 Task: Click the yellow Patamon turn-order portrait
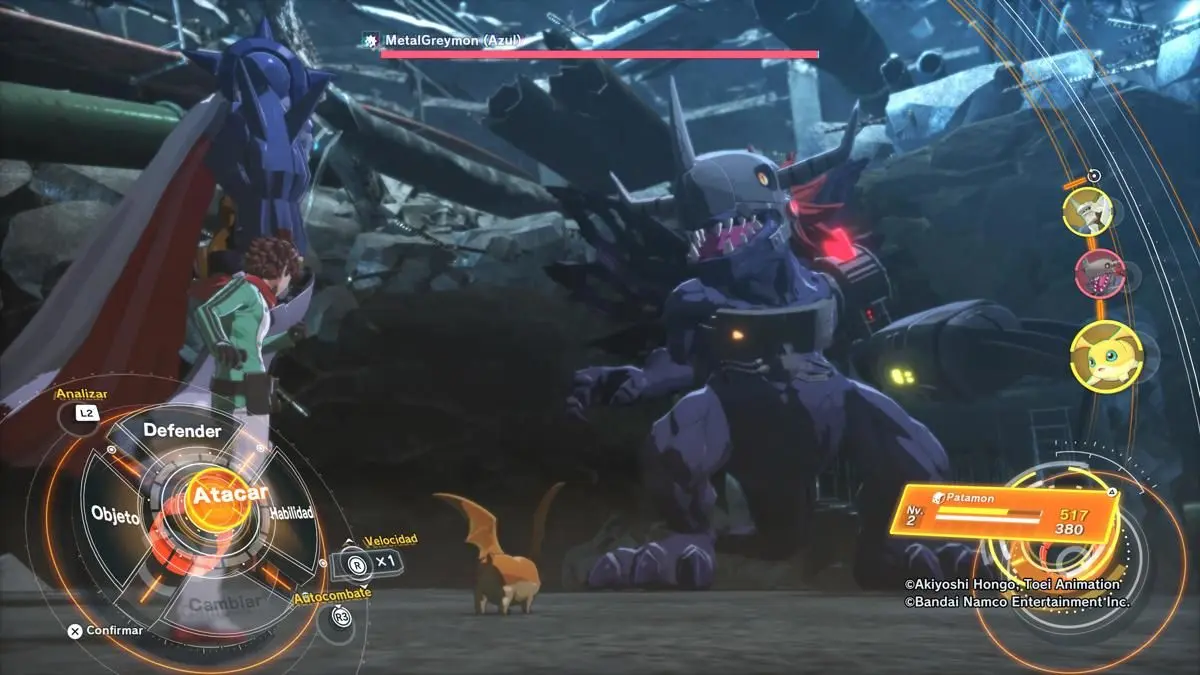[1105, 356]
